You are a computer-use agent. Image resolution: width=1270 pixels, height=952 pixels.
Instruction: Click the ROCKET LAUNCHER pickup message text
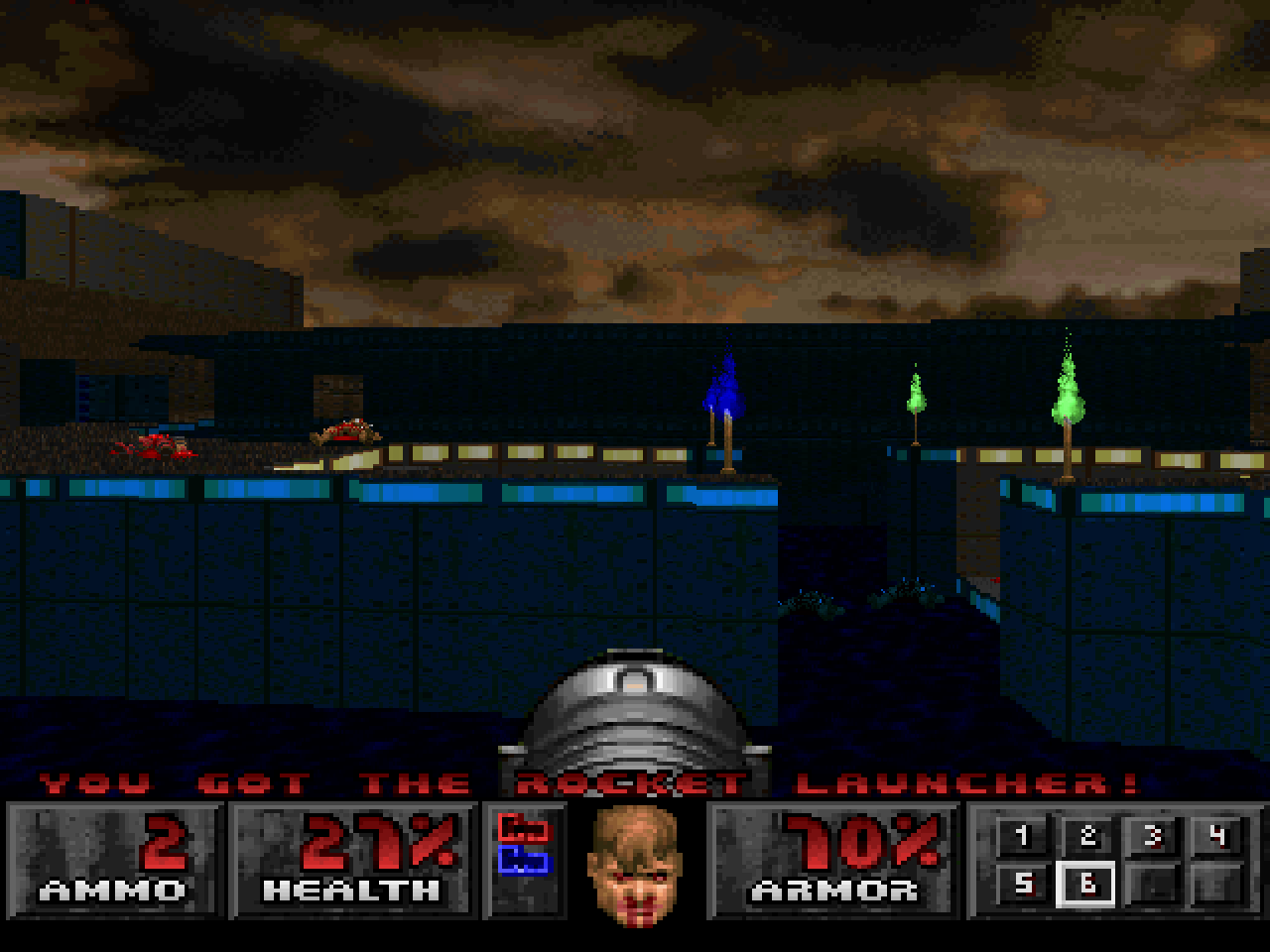pos(635,782)
